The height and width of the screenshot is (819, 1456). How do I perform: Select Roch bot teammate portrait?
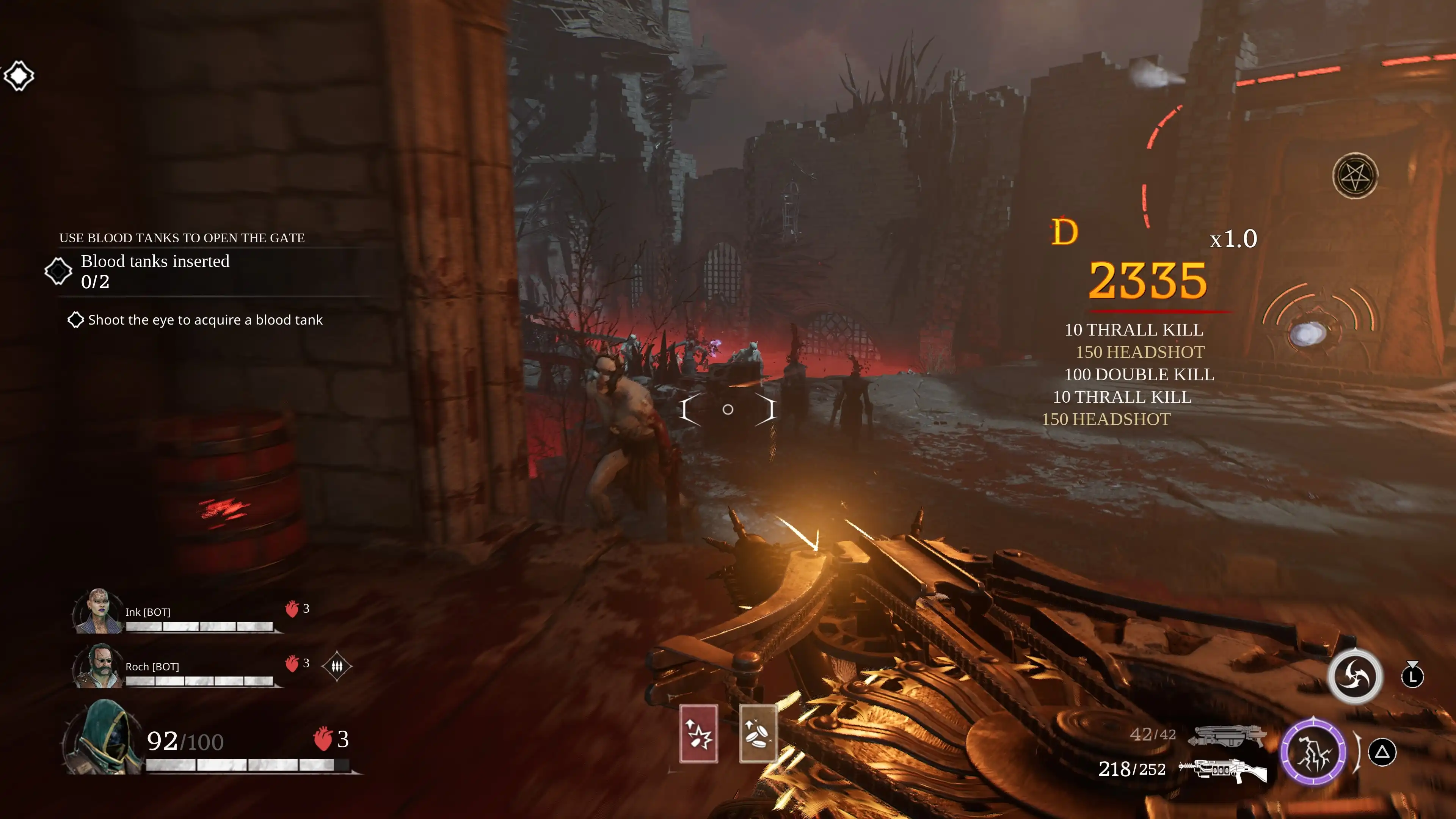pyautogui.click(x=98, y=666)
